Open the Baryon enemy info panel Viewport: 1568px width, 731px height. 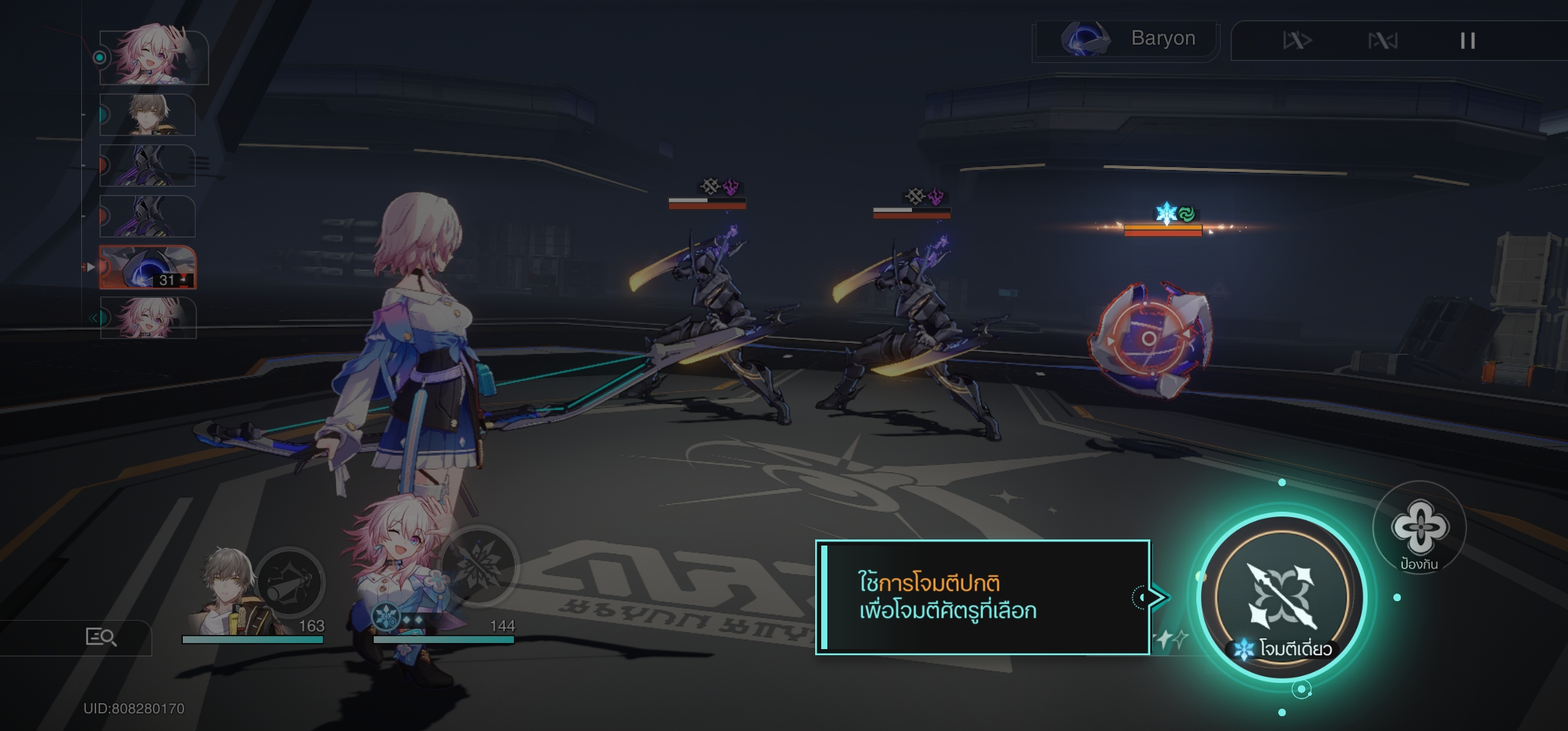pos(1127,39)
